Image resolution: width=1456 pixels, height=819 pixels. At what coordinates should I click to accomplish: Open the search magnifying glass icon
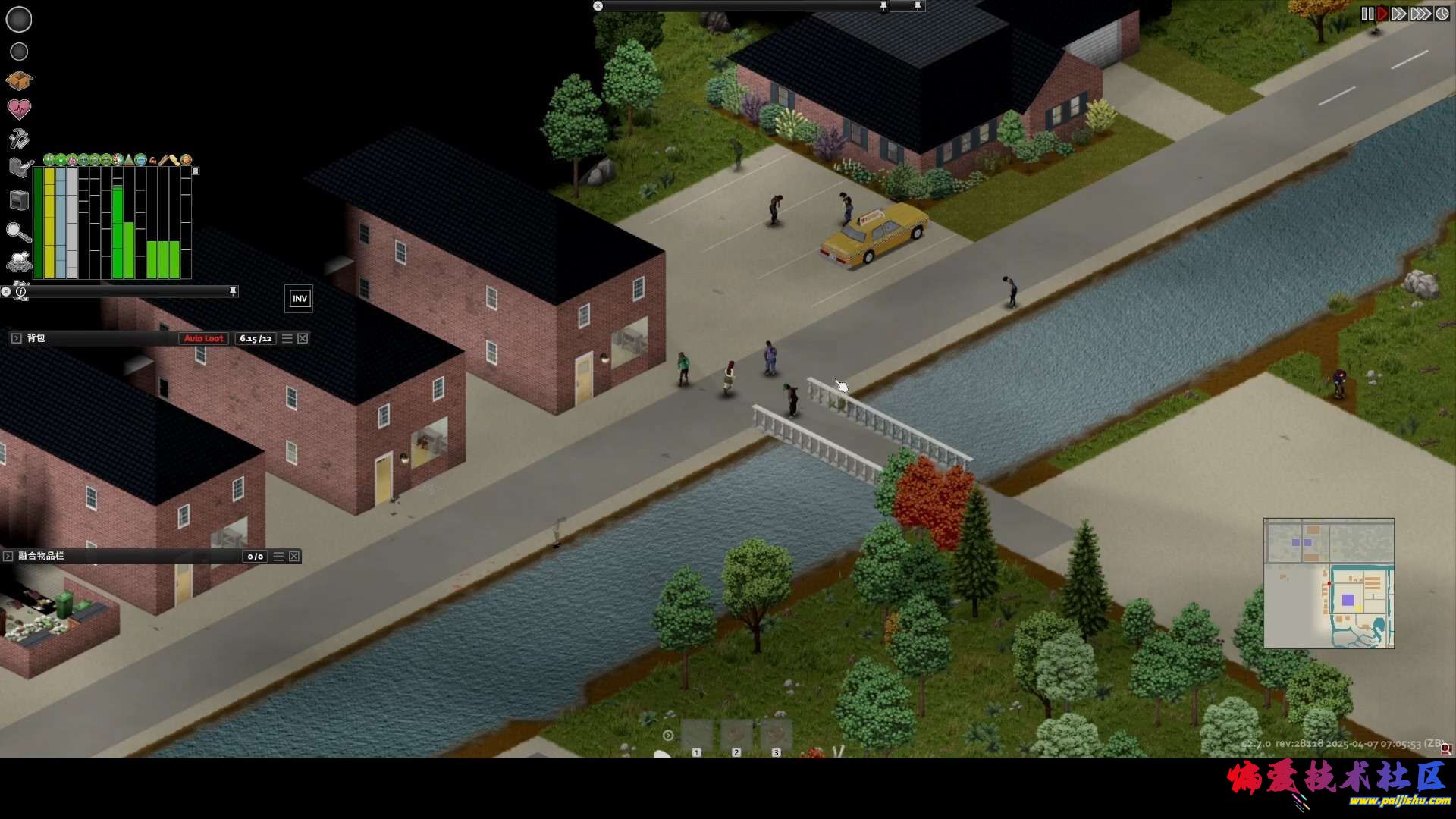[18, 232]
